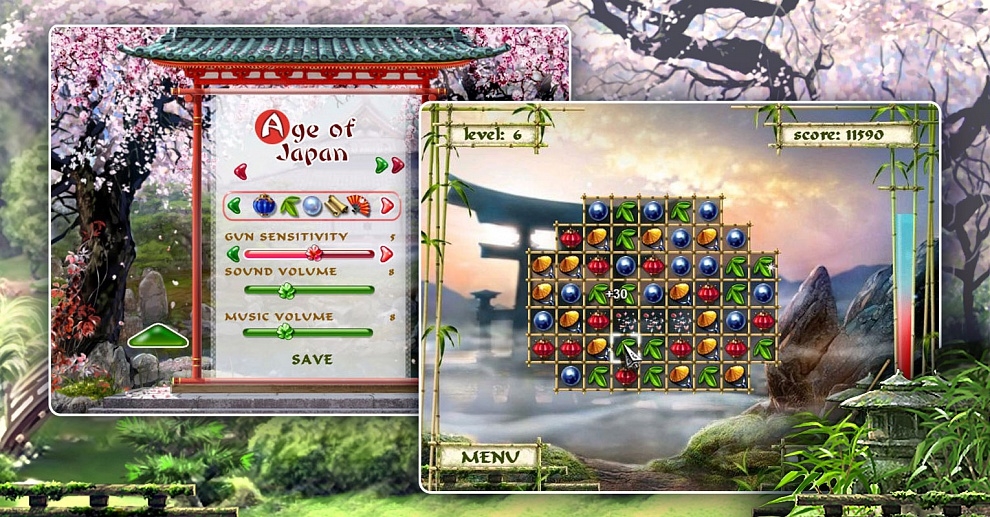The width and height of the screenshot is (990, 517).
Task: Adjust the Gun Sensitivity slider
Action: tap(313, 253)
